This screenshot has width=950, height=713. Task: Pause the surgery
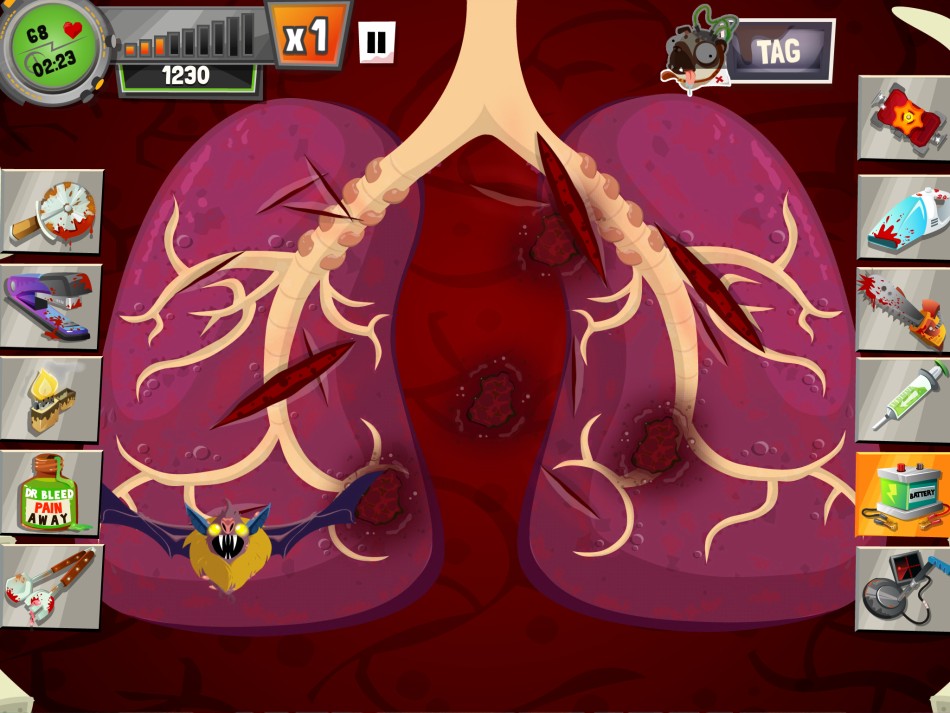[x=376, y=42]
